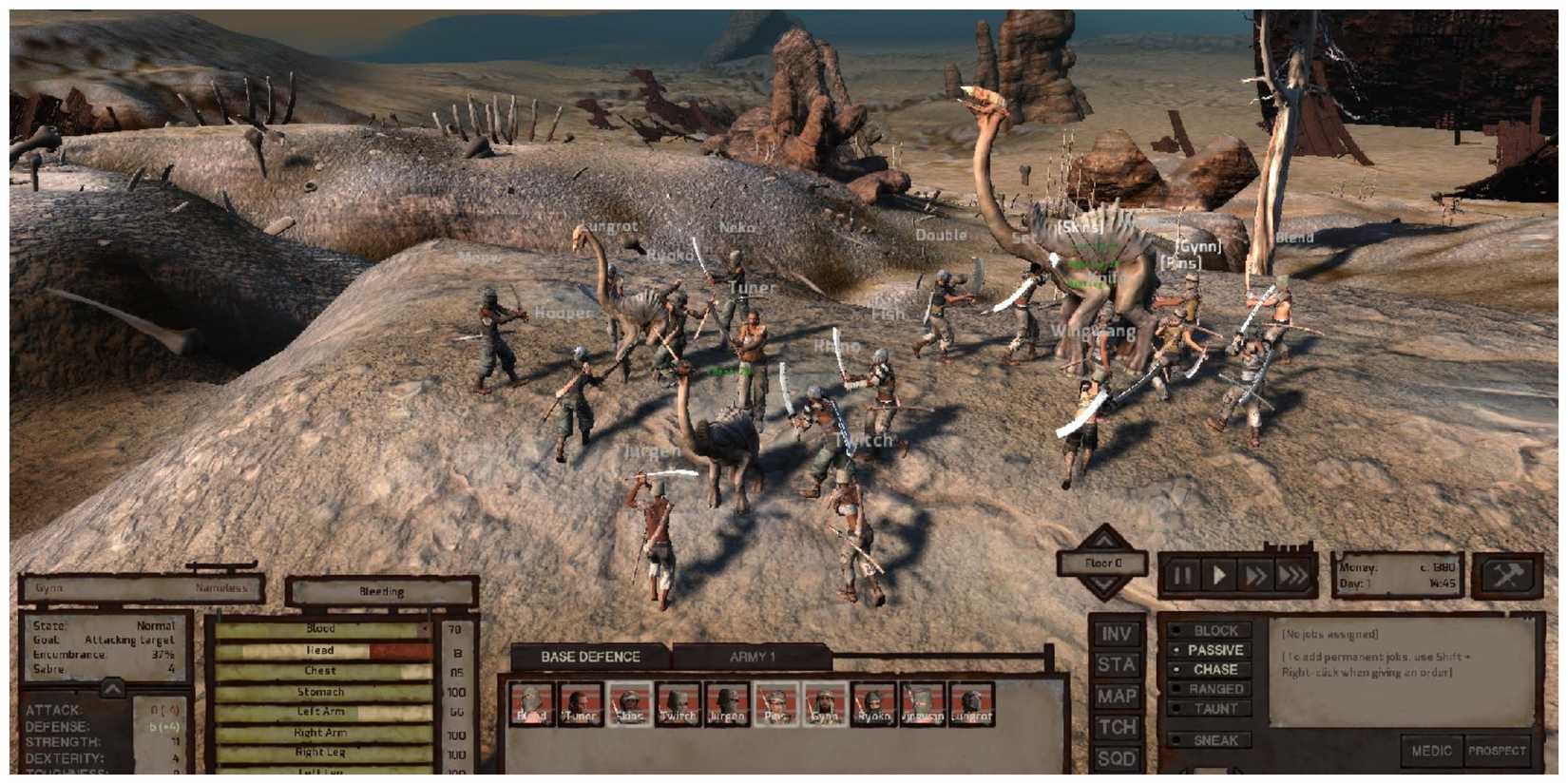Screen dimensions: 1568x784
Task: Open the INV inventory panel
Action: coord(1119,634)
